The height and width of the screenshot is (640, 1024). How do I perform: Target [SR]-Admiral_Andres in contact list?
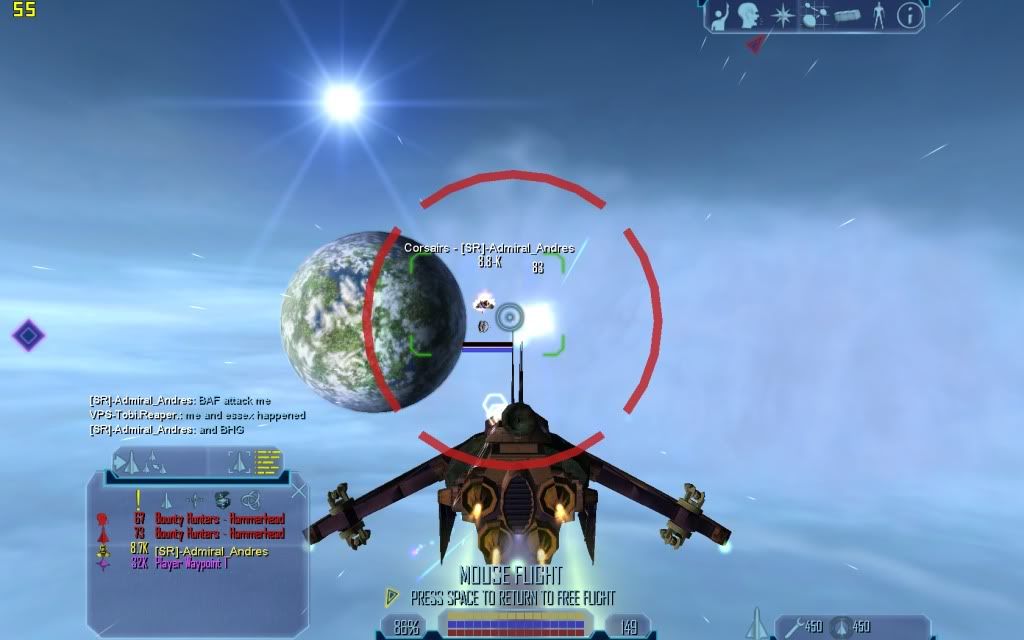point(211,551)
